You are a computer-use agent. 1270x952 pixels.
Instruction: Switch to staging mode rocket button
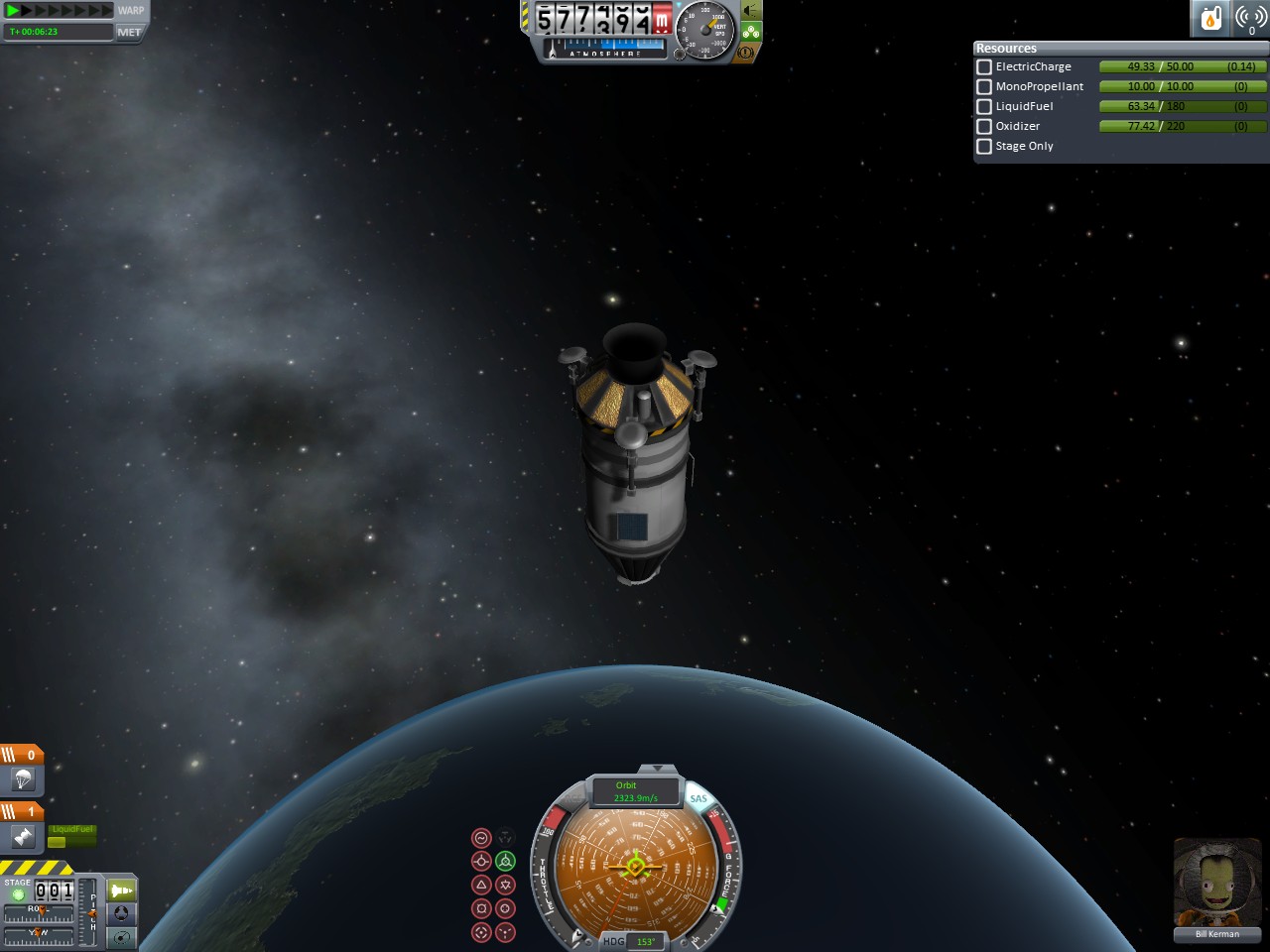pos(121,891)
